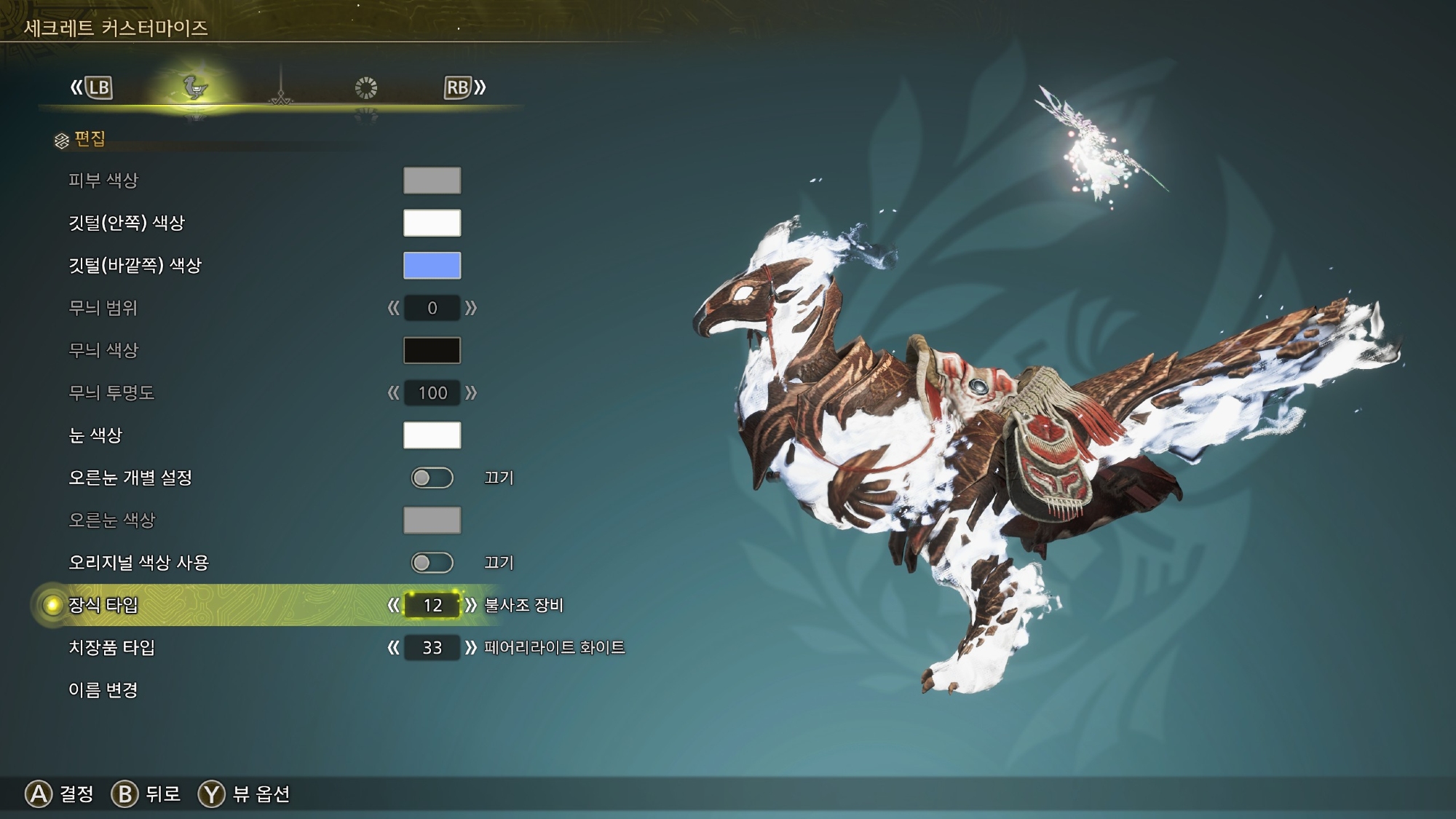Open the 피부 색상 gray color swatch

coord(432,181)
